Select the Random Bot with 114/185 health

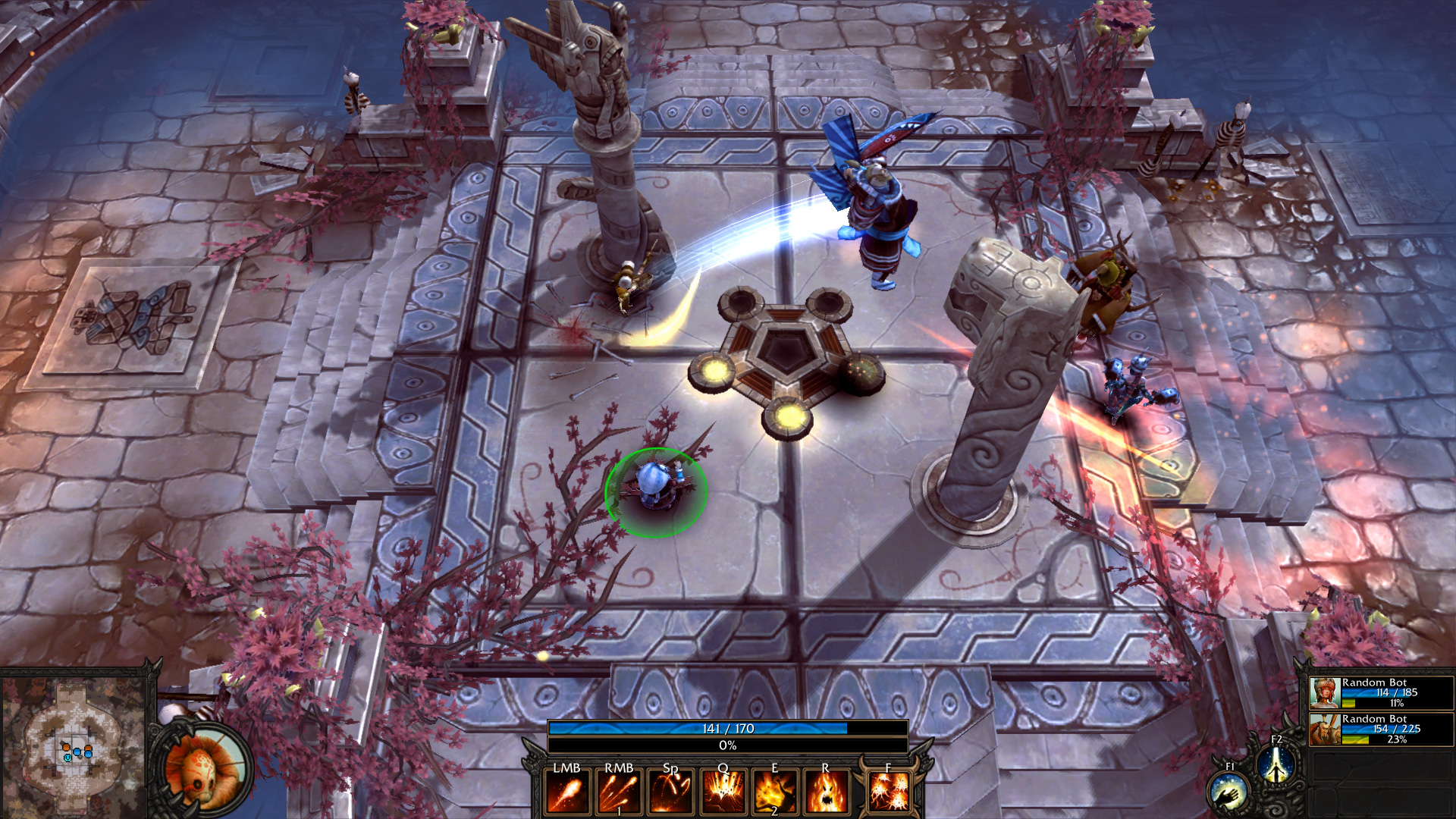tap(1380, 692)
